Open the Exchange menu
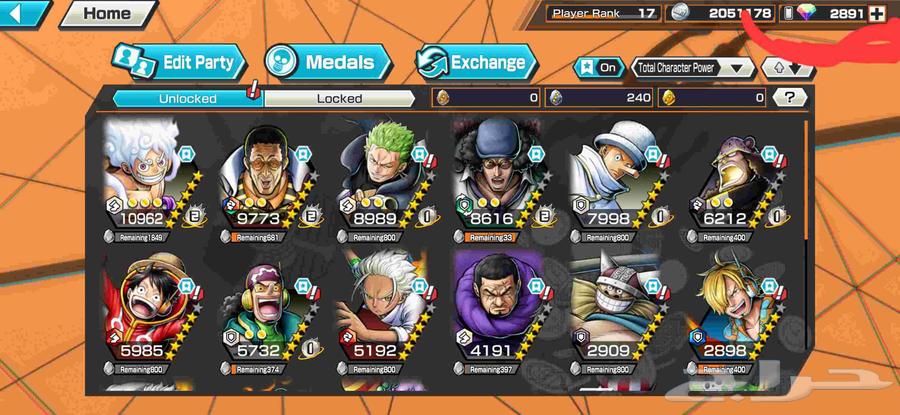The height and width of the screenshot is (415, 900). 475,62
